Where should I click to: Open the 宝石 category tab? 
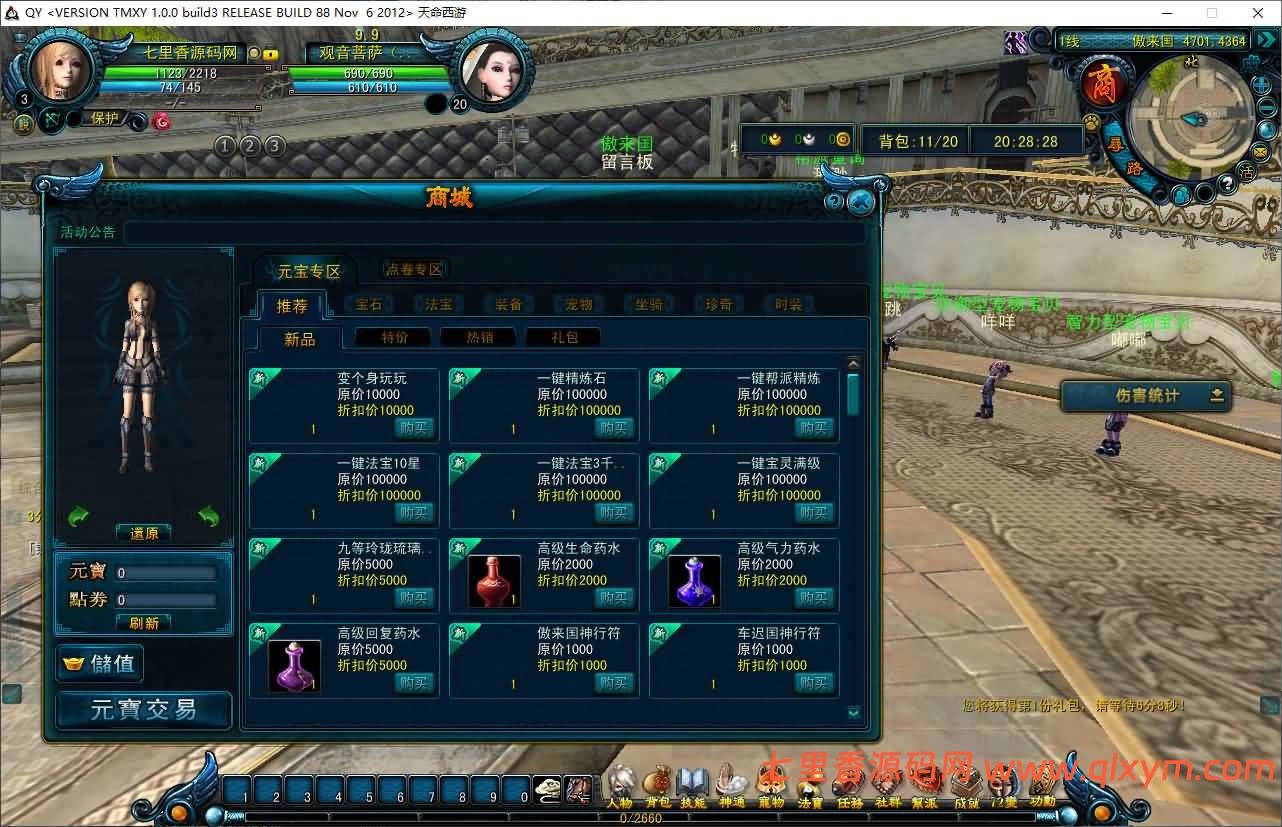click(x=369, y=305)
